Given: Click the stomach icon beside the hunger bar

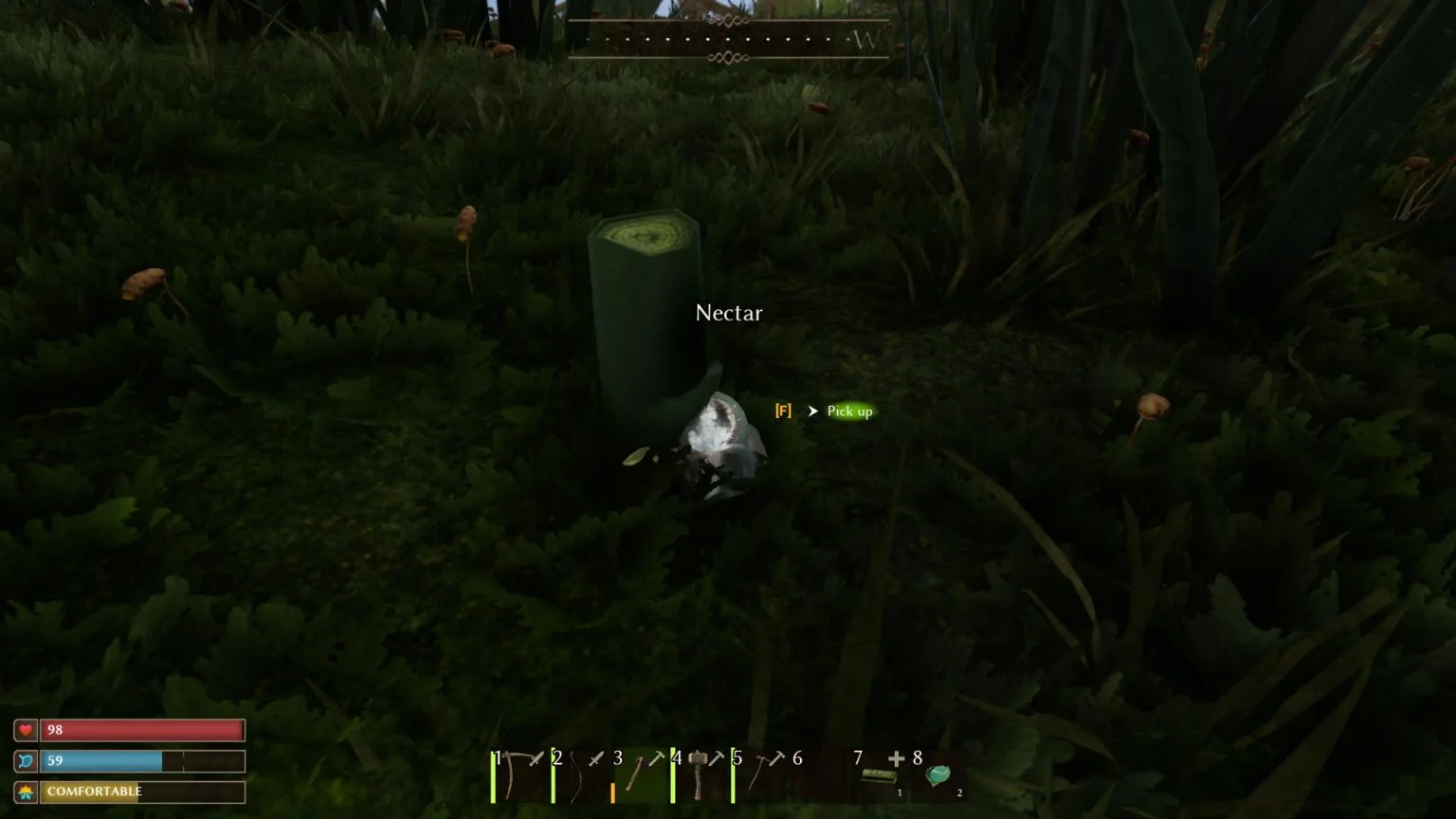Looking at the screenshot, I should pyautogui.click(x=27, y=760).
